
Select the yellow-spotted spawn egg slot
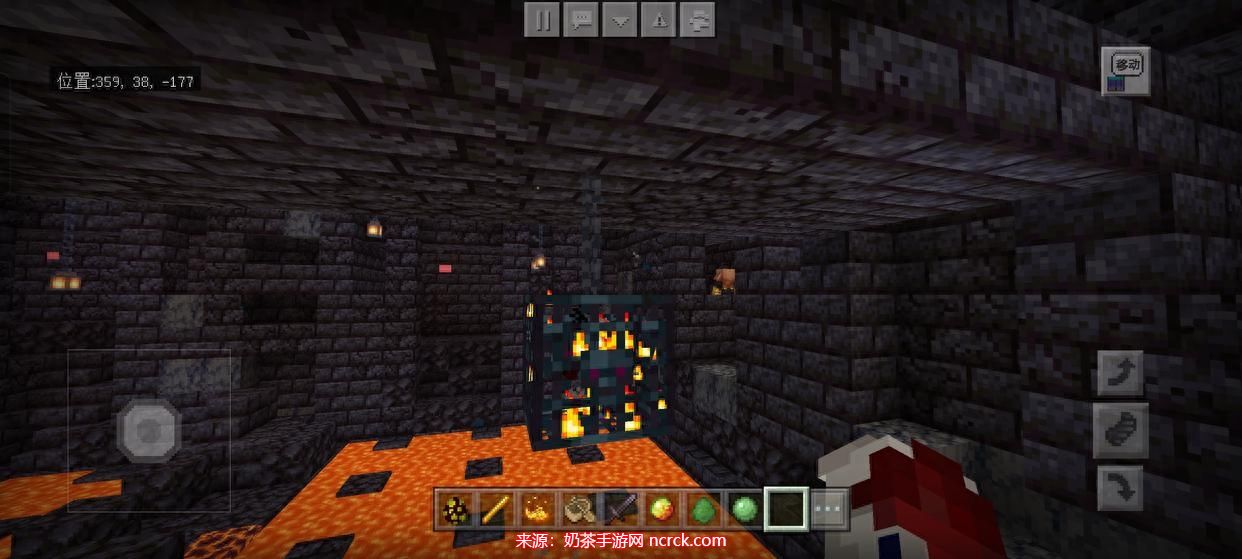pyautogui.click(x=457, y=510)
